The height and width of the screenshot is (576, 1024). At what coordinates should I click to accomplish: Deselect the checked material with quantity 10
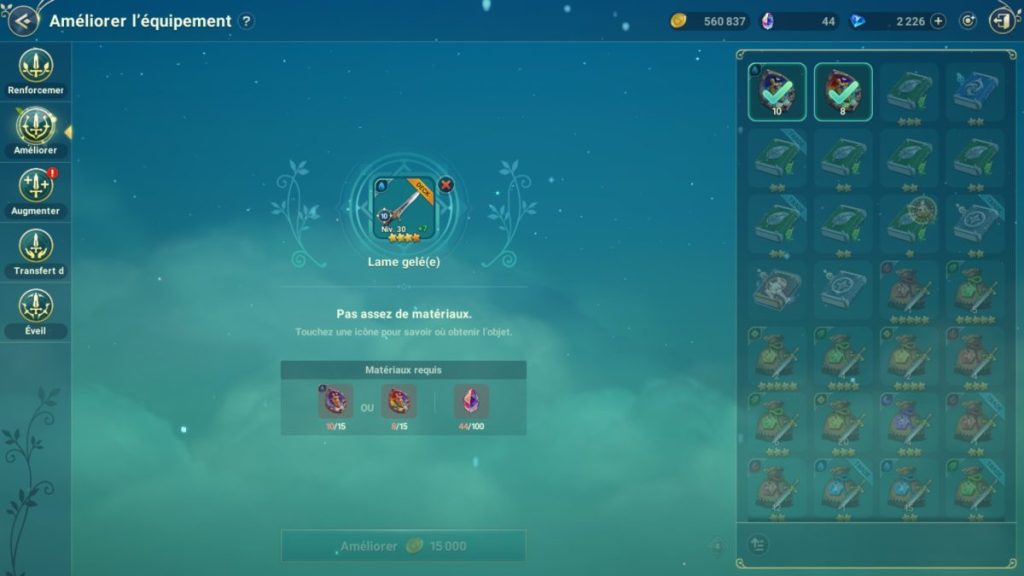777,92
